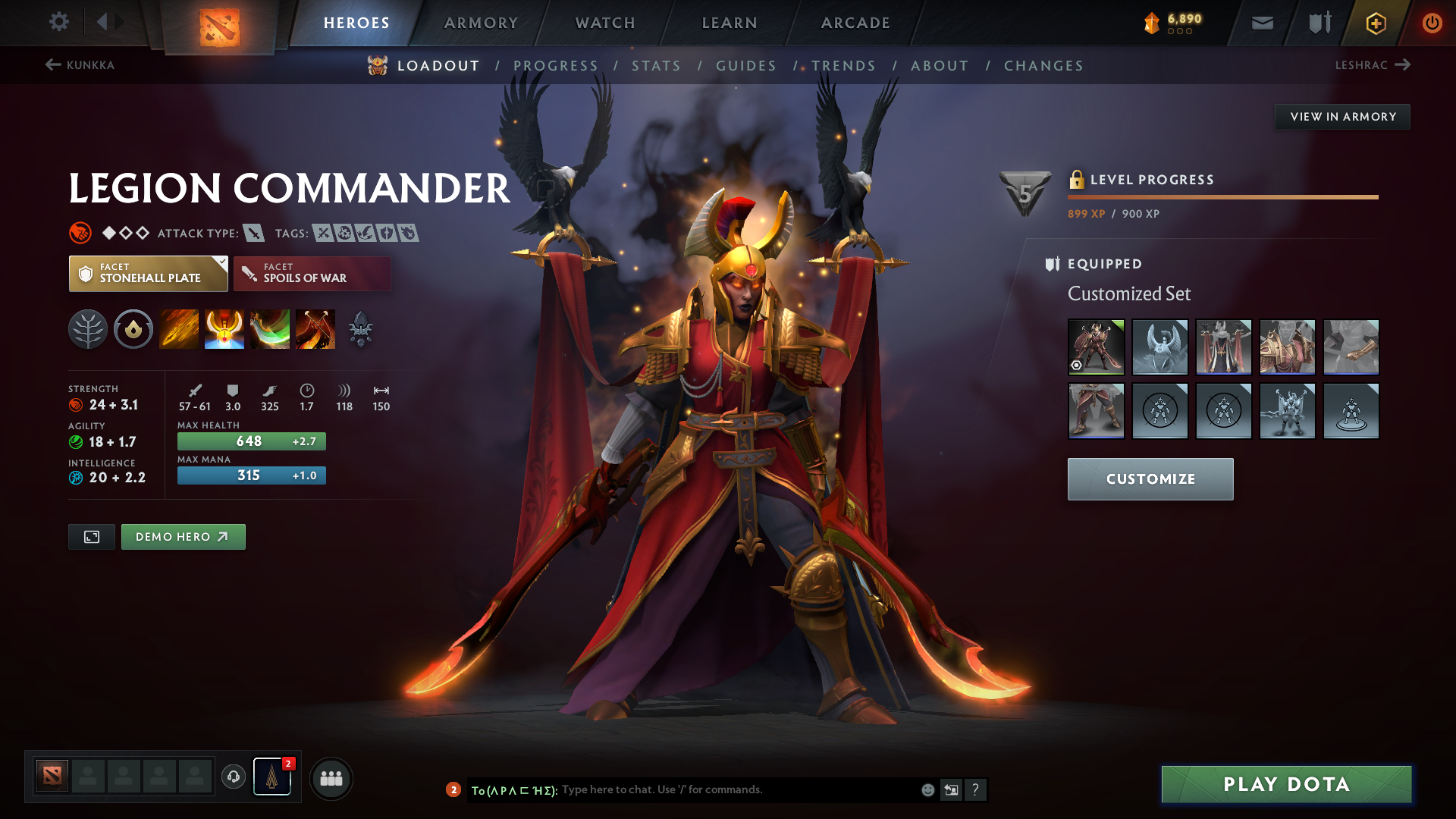This screenshot has height=819, width=1456.
Task: Click the melee attack type icon
Action: (x=253, y=233)
